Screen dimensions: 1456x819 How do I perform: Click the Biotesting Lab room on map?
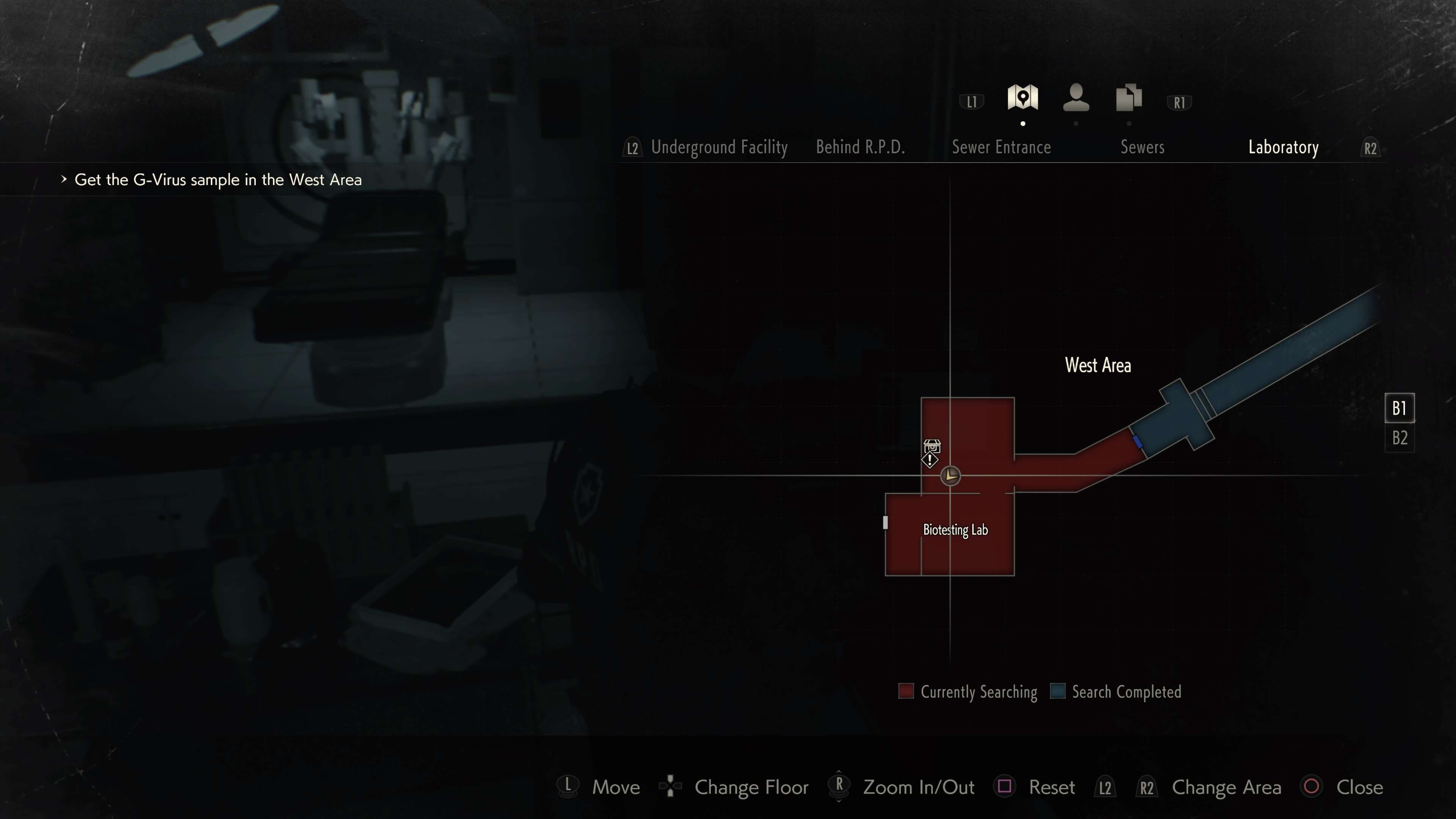click(955, 530)
